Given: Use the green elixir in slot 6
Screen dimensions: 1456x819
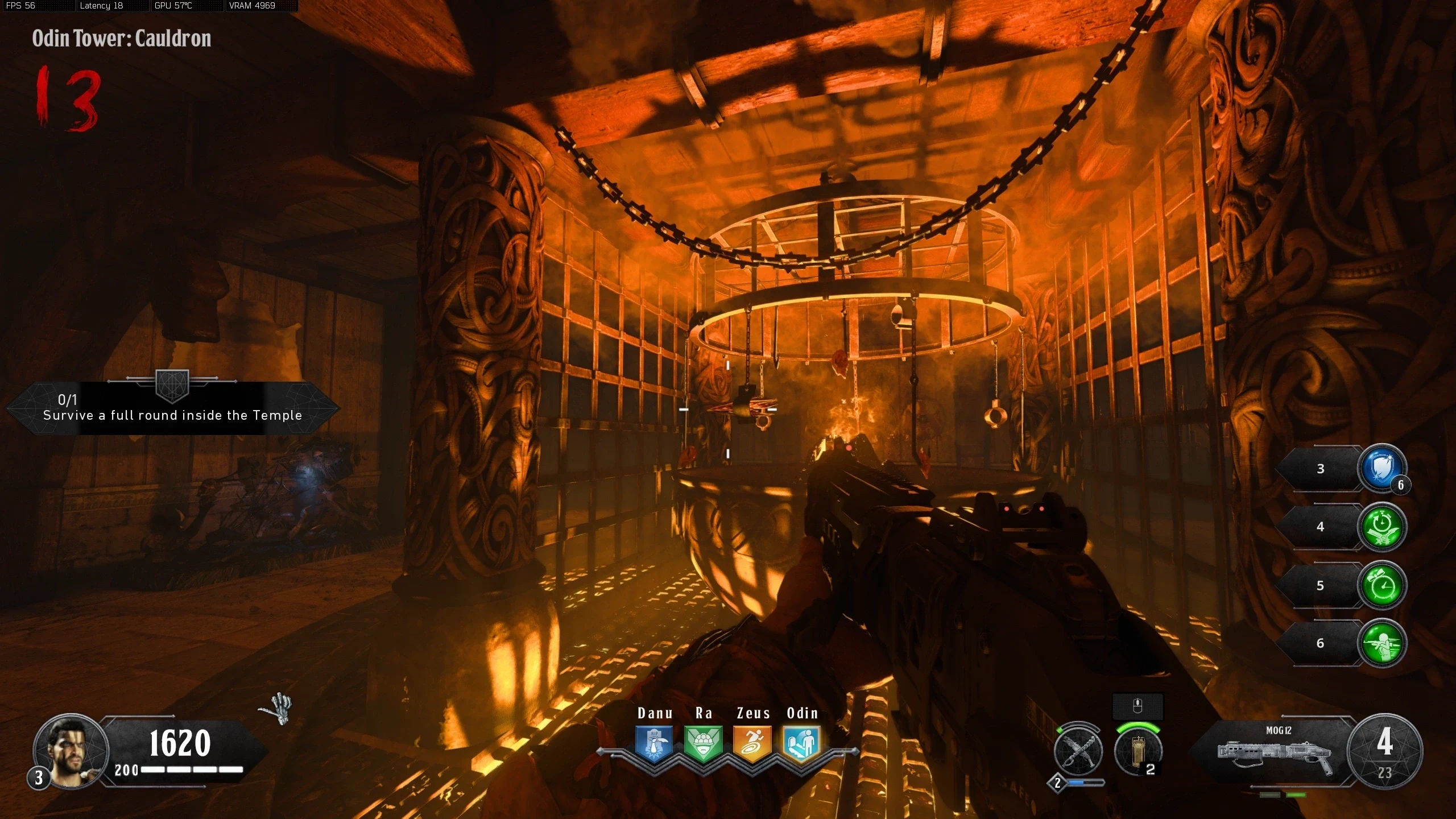Looking at the screenshot, I should 1381,643.
